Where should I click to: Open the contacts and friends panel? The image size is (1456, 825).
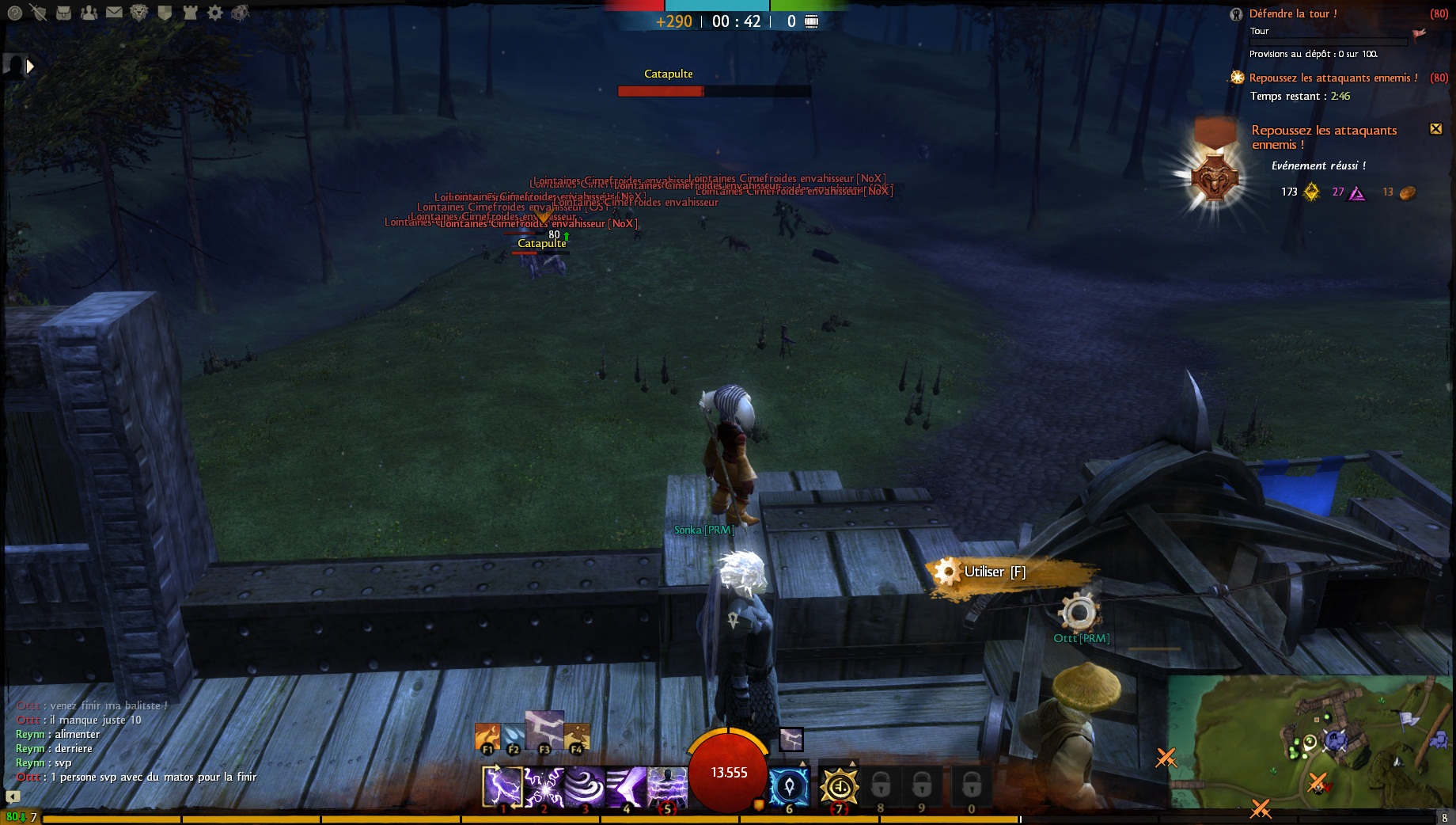89,13
